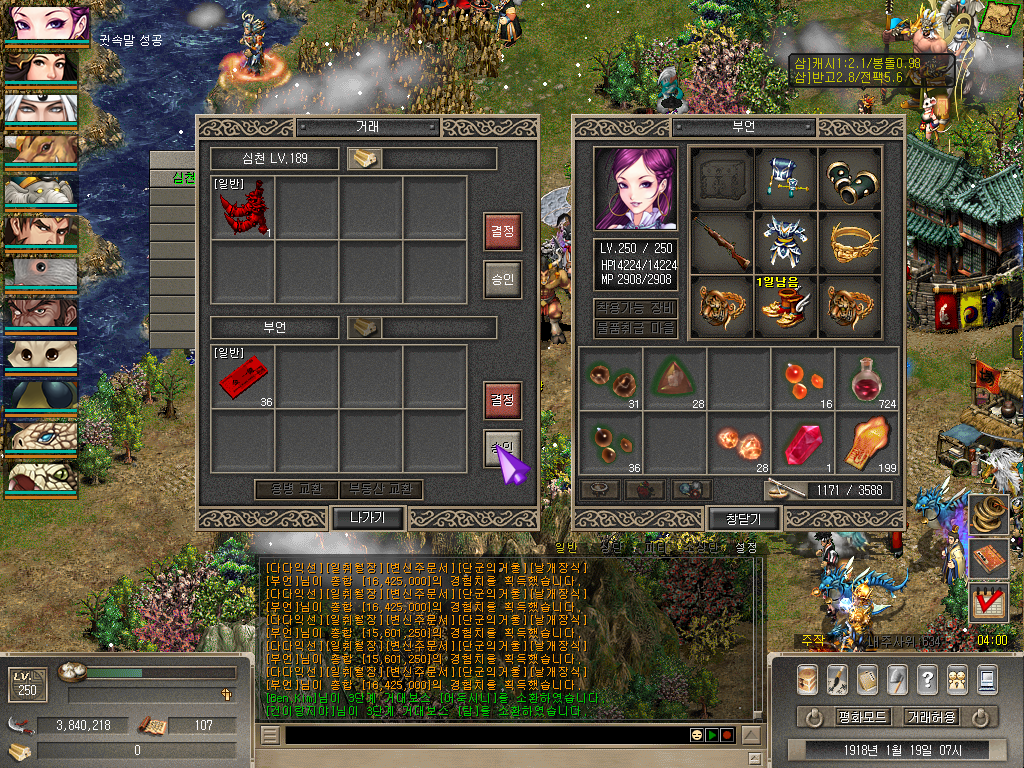This screenshot has width=1024, height=768.
Task: Switch to the 설정 chat tab
Action: point(746,547)
